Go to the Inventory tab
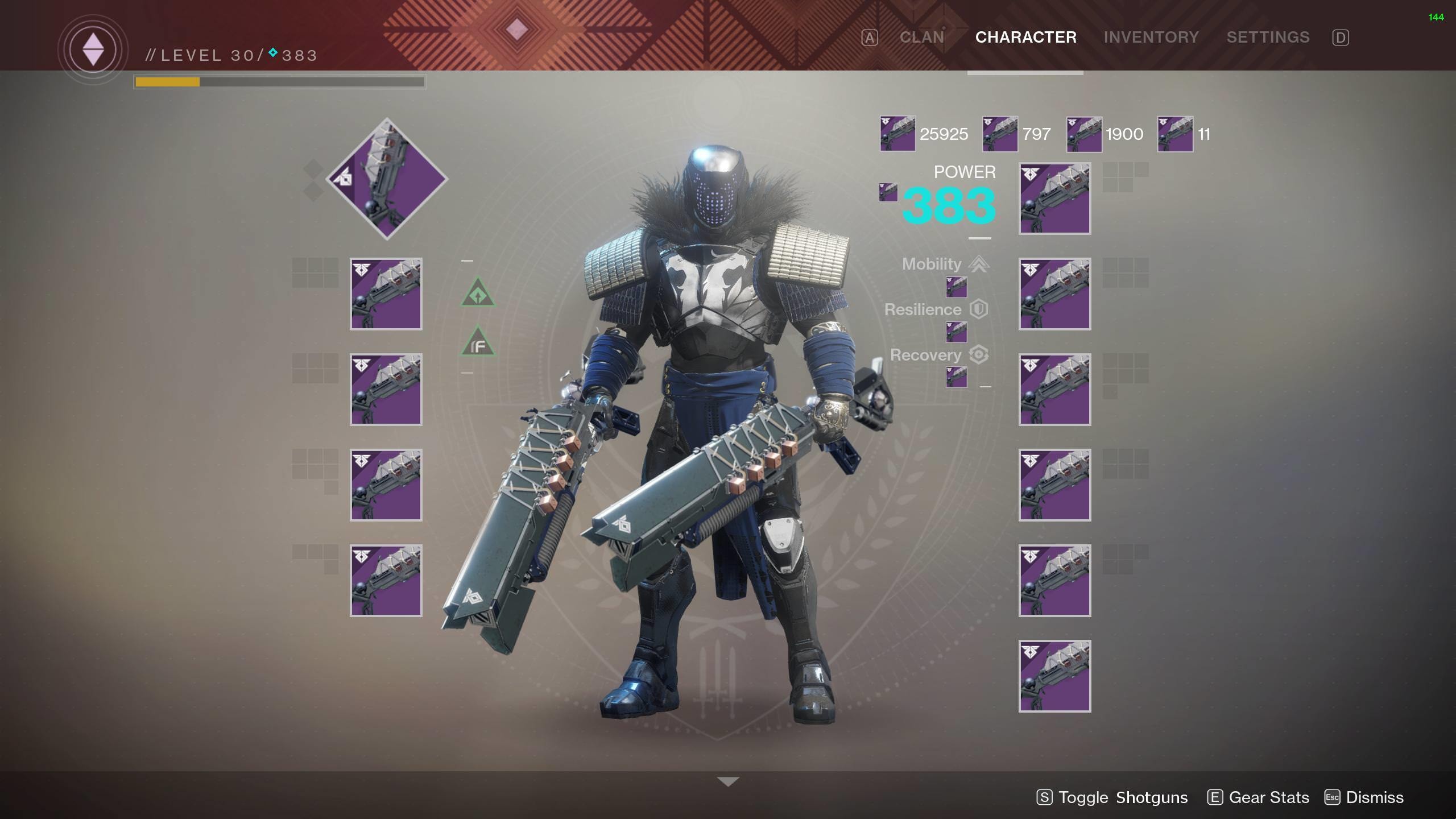 click(x=1151, y=38)
